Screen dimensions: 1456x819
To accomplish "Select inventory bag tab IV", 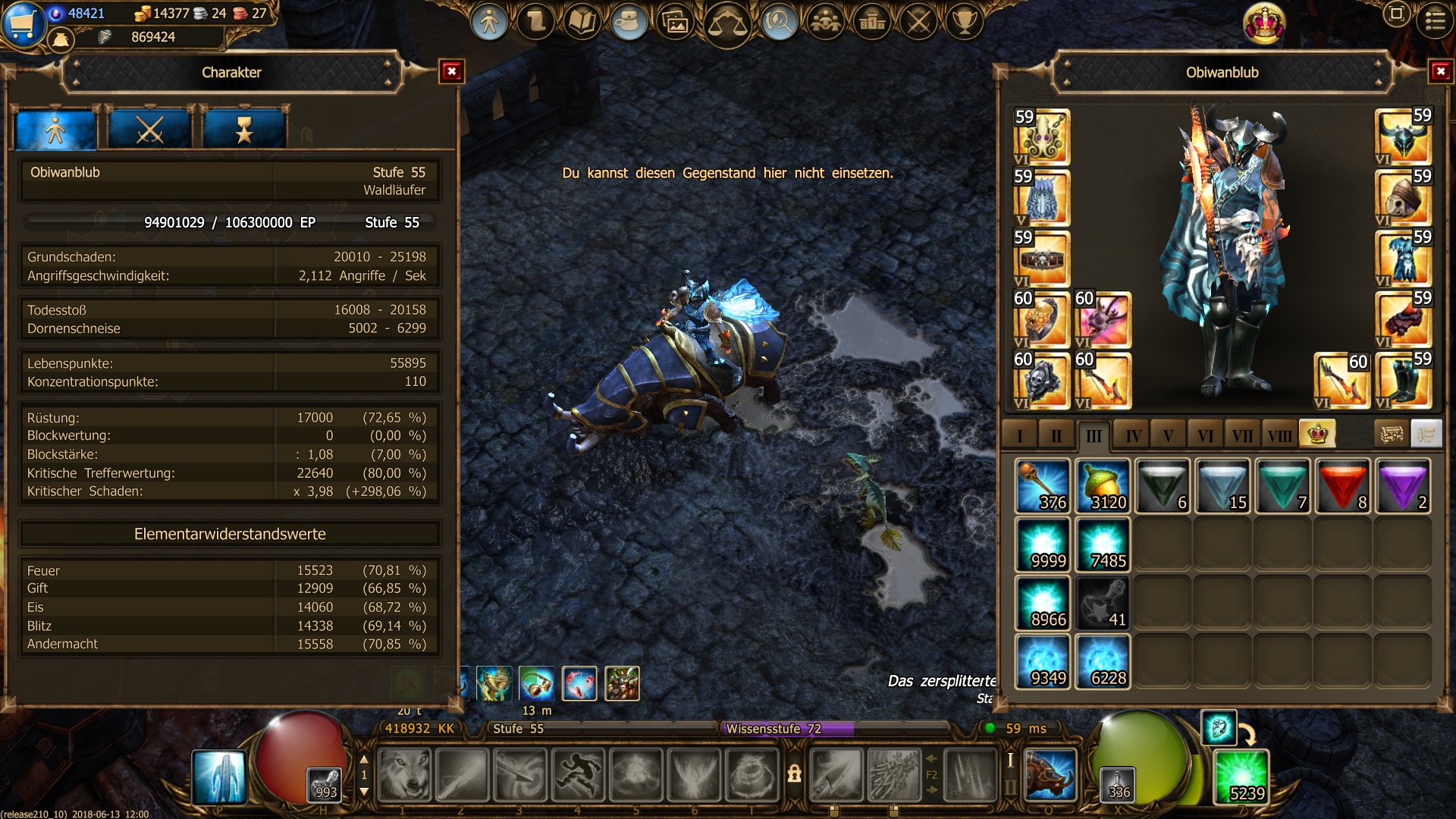I will point(1133,436).
